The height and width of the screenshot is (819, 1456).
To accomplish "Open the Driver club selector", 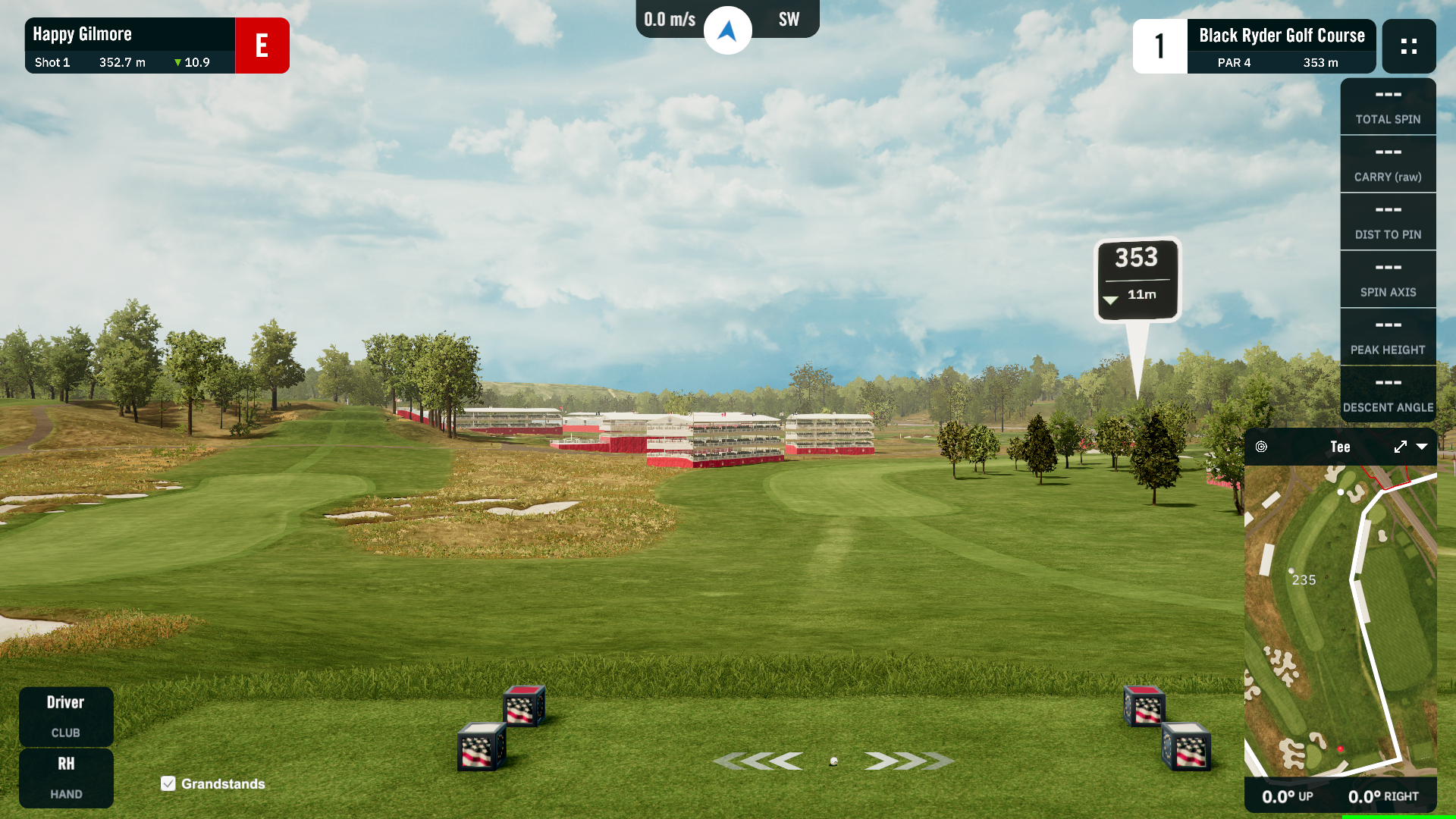I will click(x=66, y=716).
